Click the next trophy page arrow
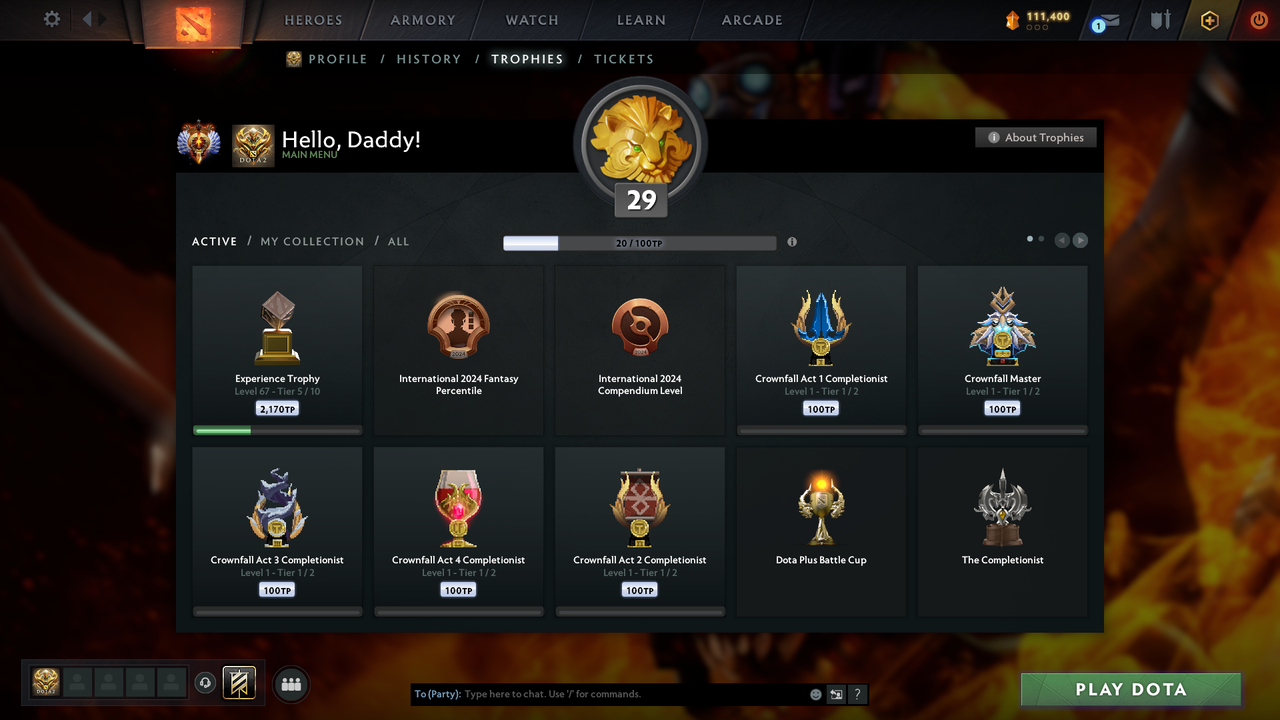Image resolution: width=1280 pixels, height=720 pixels. (1080, 240)
